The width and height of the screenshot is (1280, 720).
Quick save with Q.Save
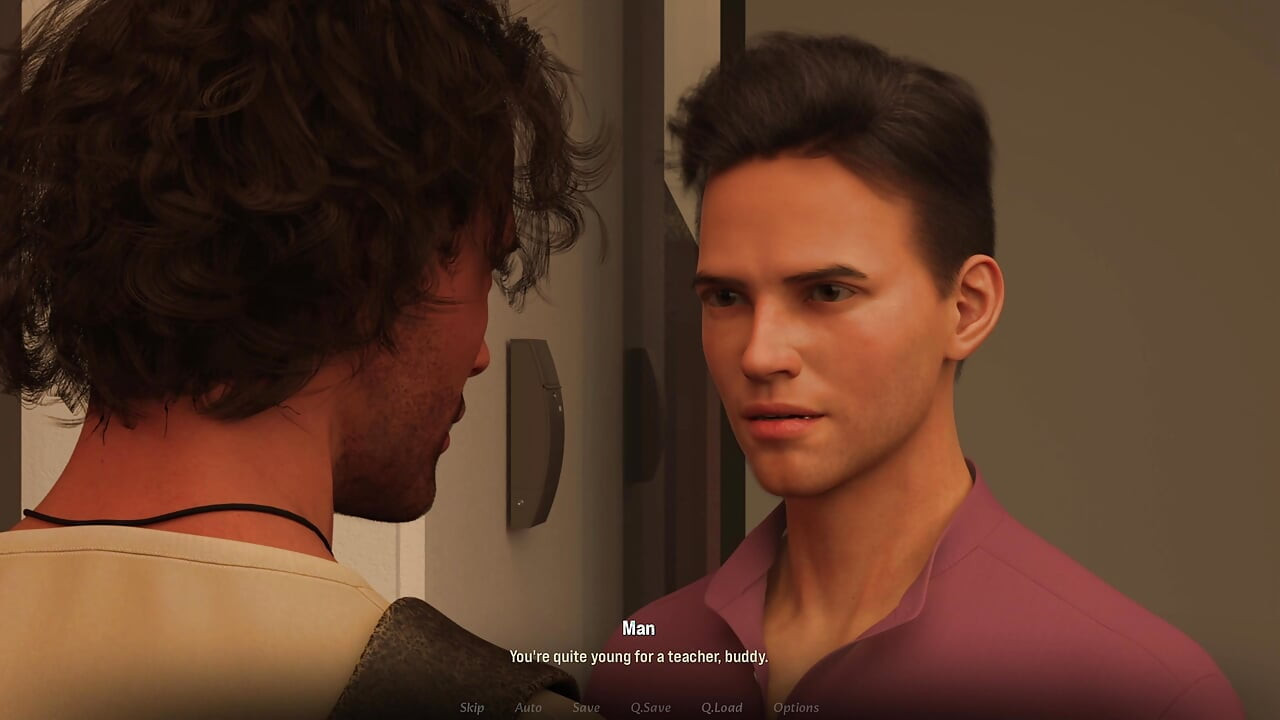[650, 708]
